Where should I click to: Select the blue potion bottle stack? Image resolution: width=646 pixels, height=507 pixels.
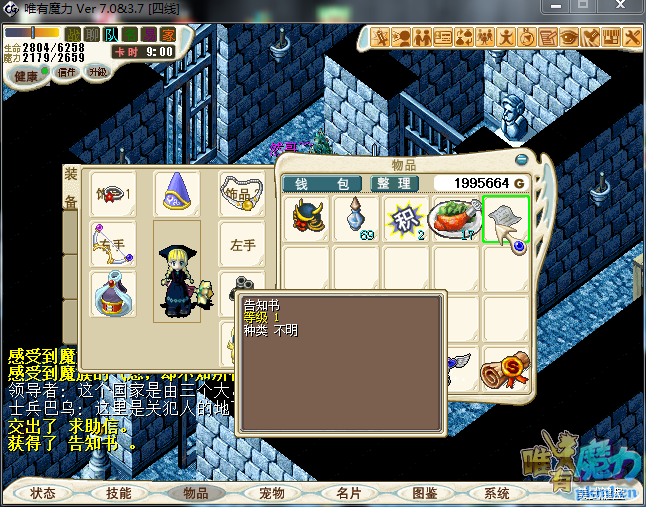pyautogui.click(x=357, y=218)
